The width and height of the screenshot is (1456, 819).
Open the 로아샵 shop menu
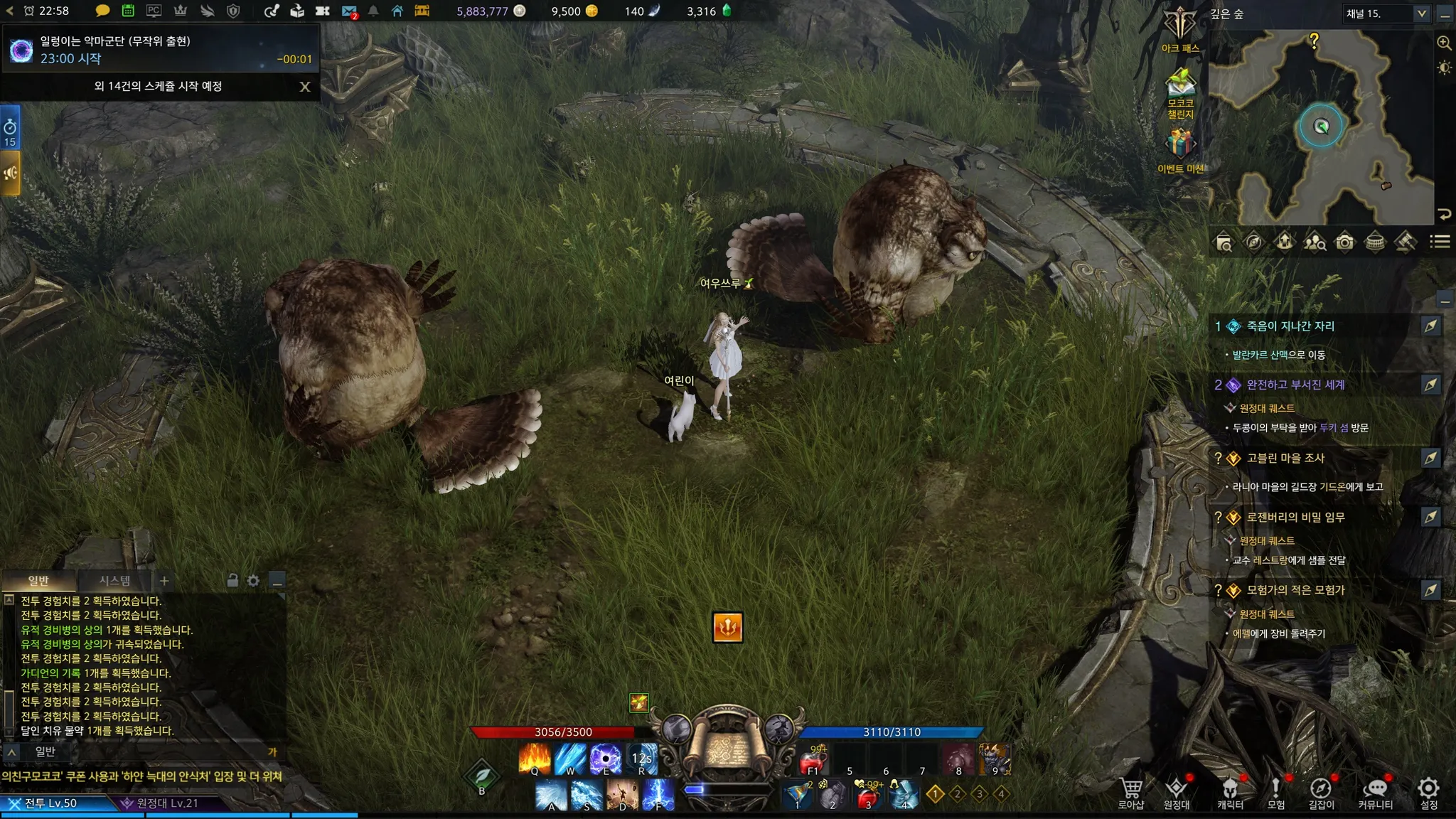[x=1130, y=792]
